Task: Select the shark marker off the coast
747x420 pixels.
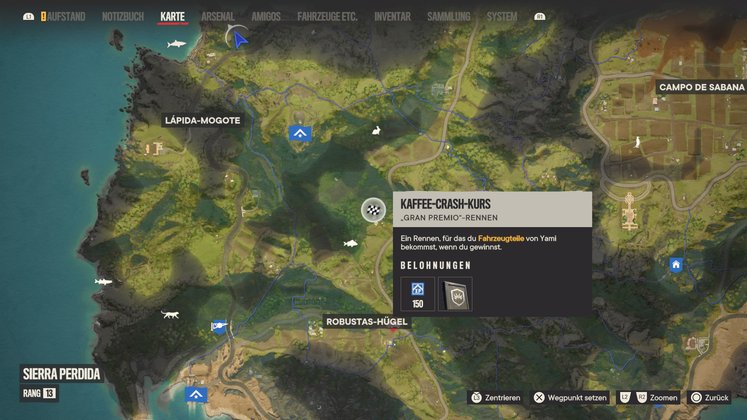Action: point(176,45)
